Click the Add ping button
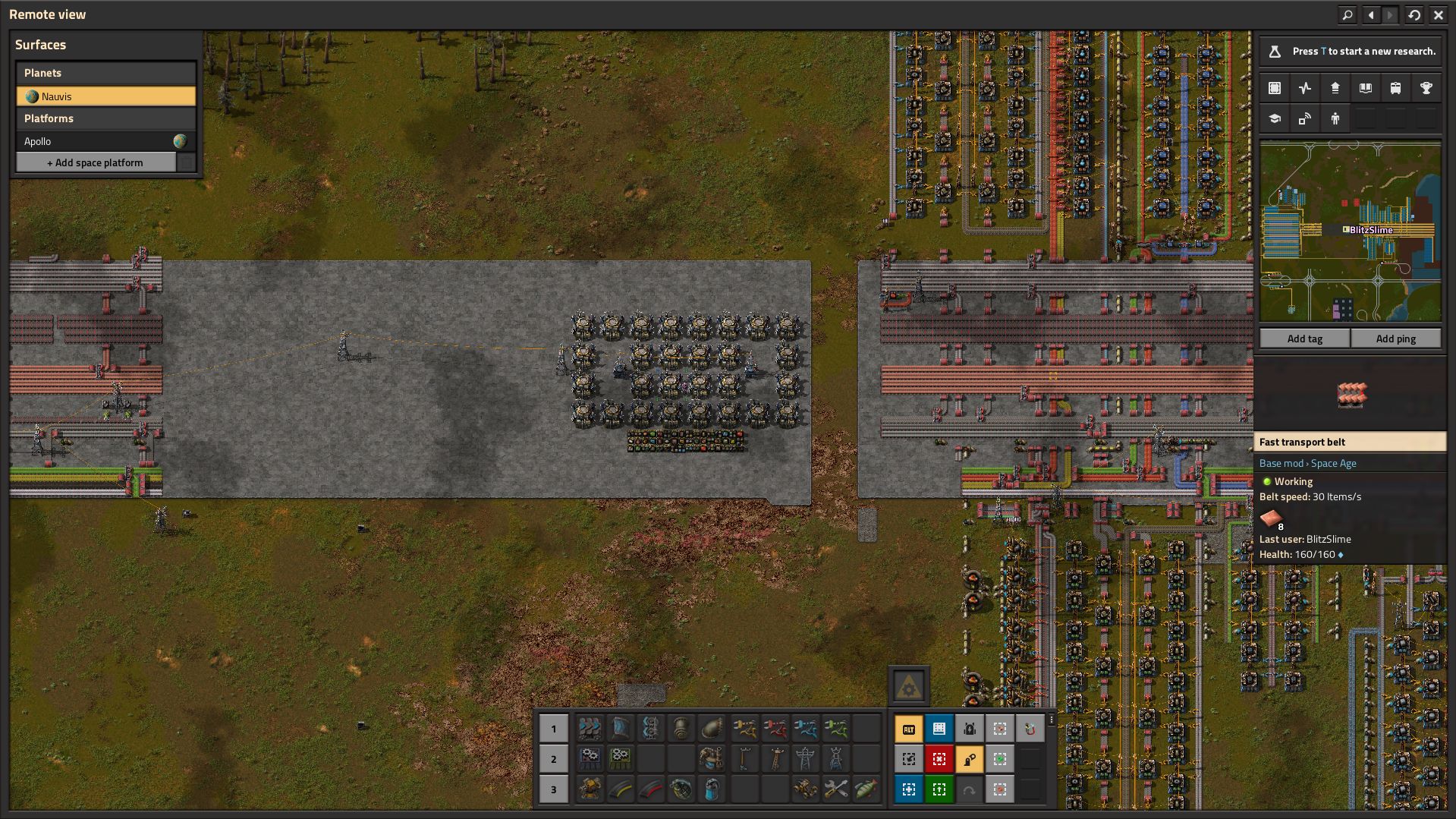 (x=1395, y=339)
